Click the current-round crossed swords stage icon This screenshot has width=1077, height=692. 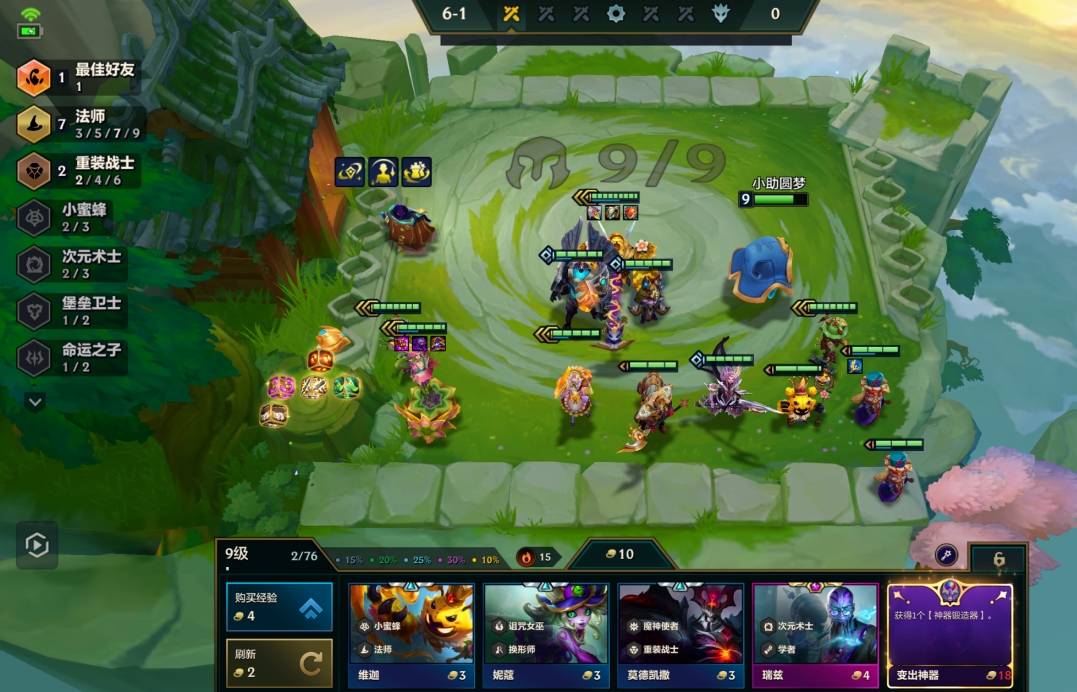(511, 15)
